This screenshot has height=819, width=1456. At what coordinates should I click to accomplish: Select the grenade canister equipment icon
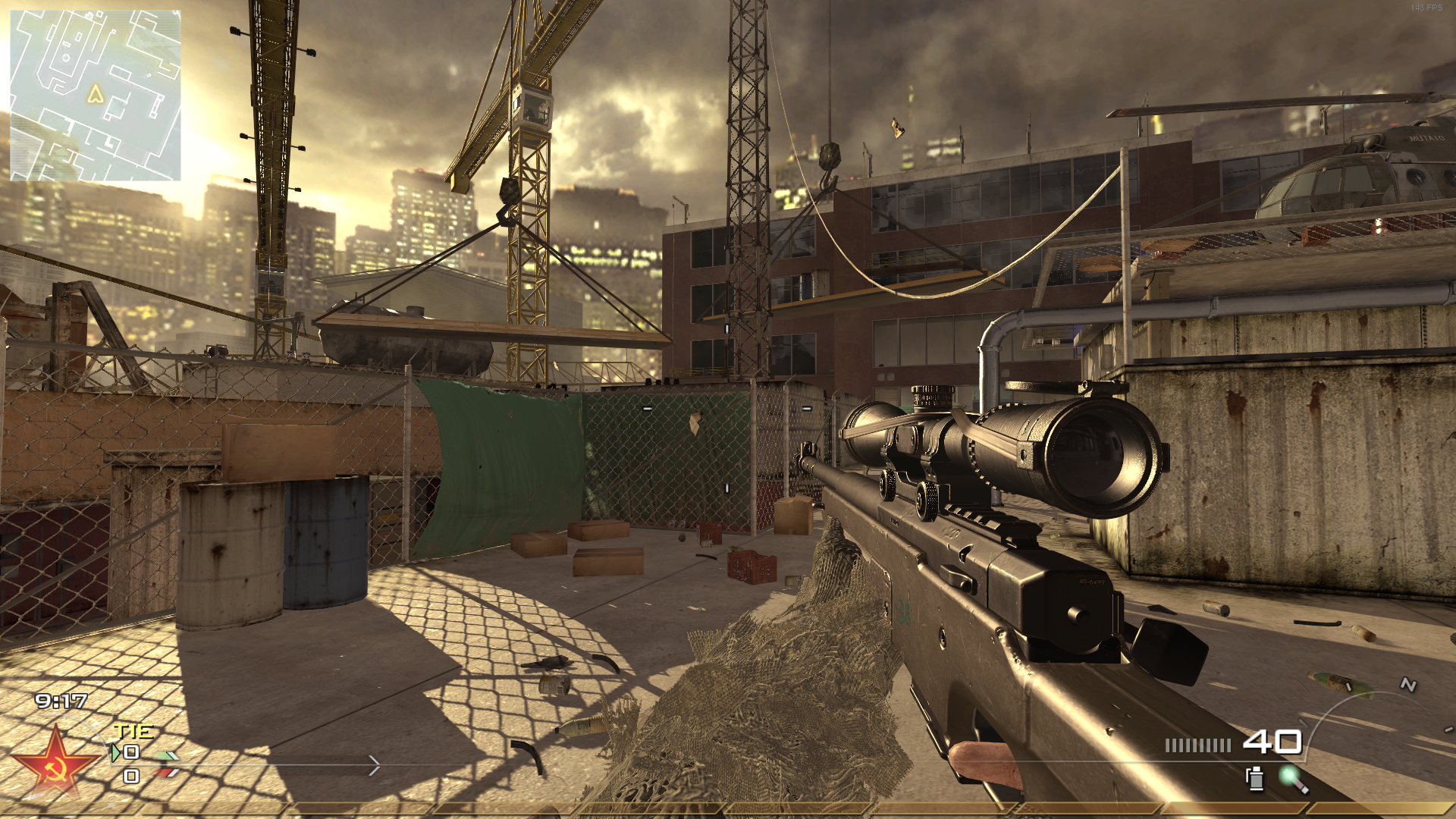click(x=1255, y=778)
